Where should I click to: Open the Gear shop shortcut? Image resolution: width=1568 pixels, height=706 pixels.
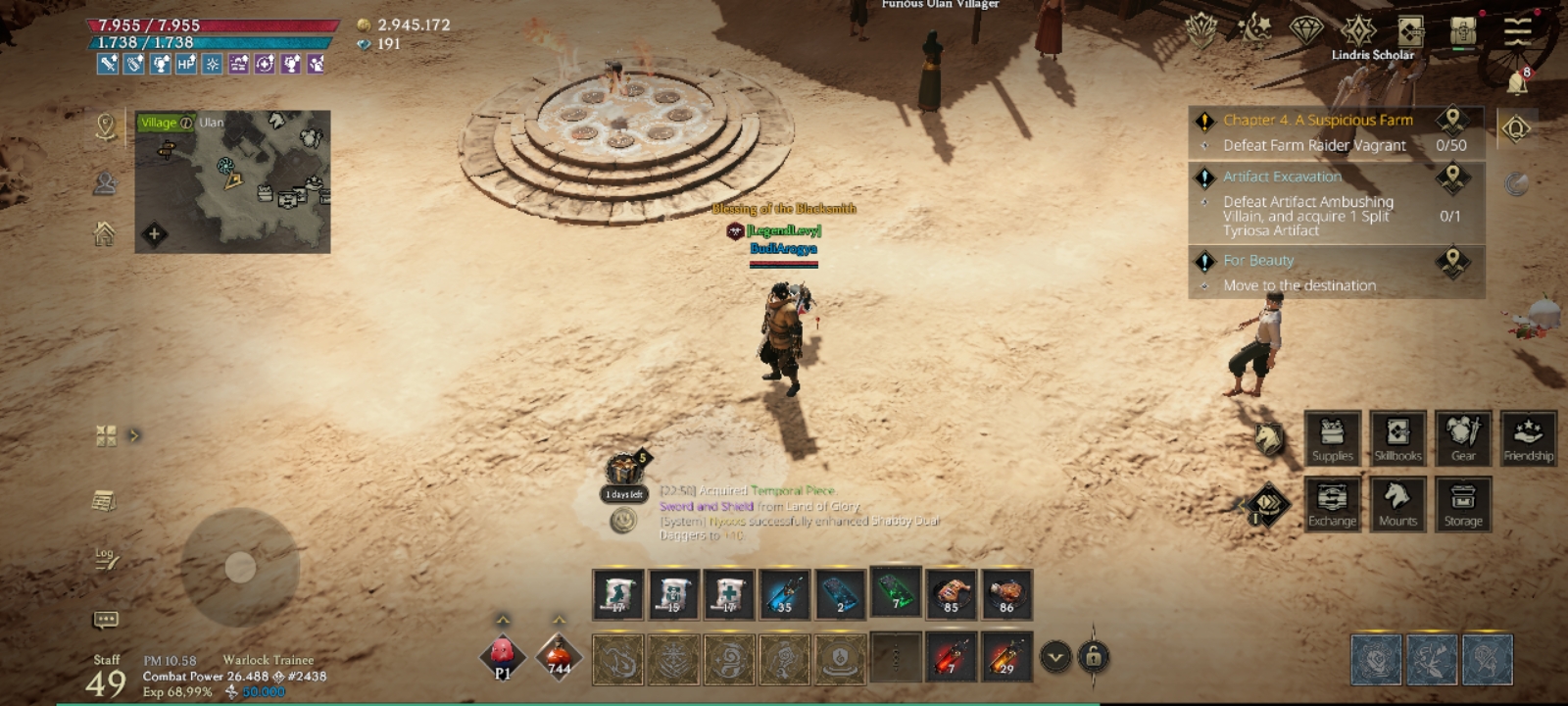click(1462, 437)
